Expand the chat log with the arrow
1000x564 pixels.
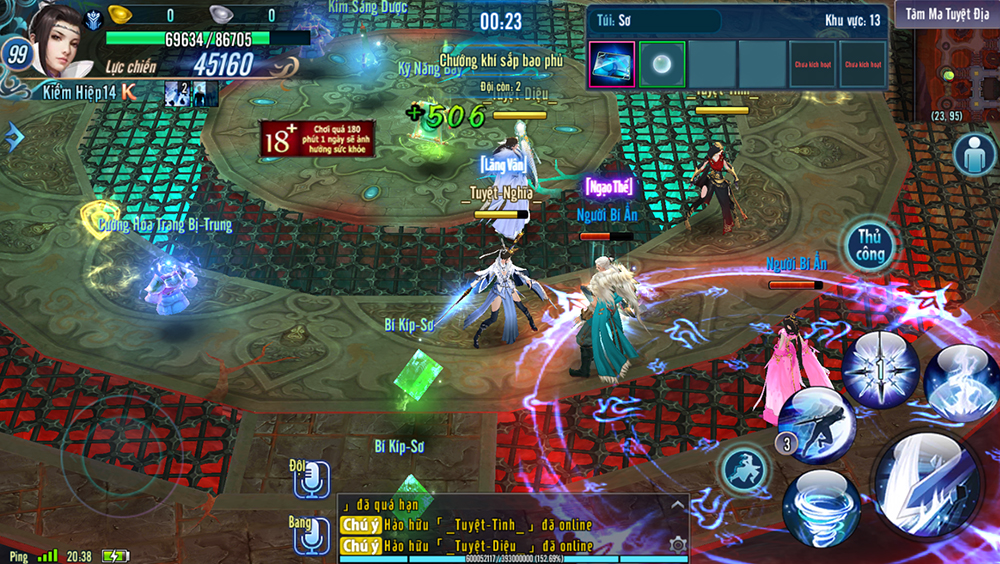(x=677, y=506)
